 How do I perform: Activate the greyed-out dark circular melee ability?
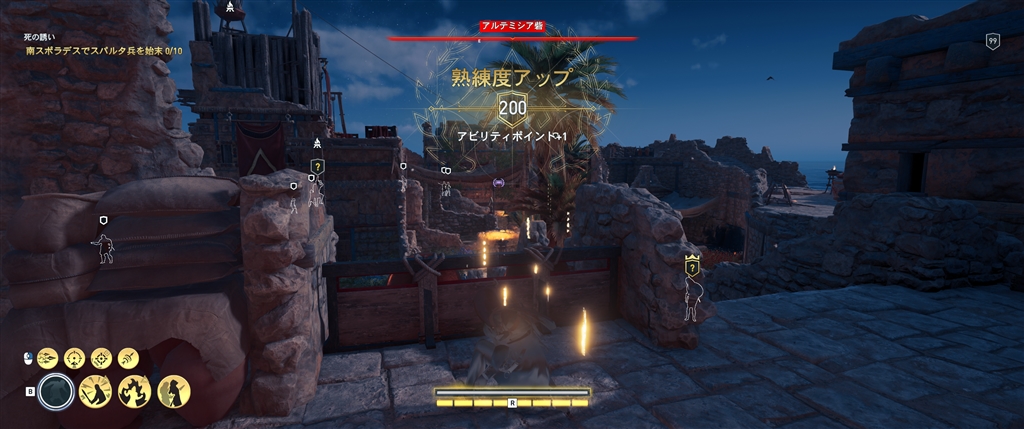coord(58,391)
